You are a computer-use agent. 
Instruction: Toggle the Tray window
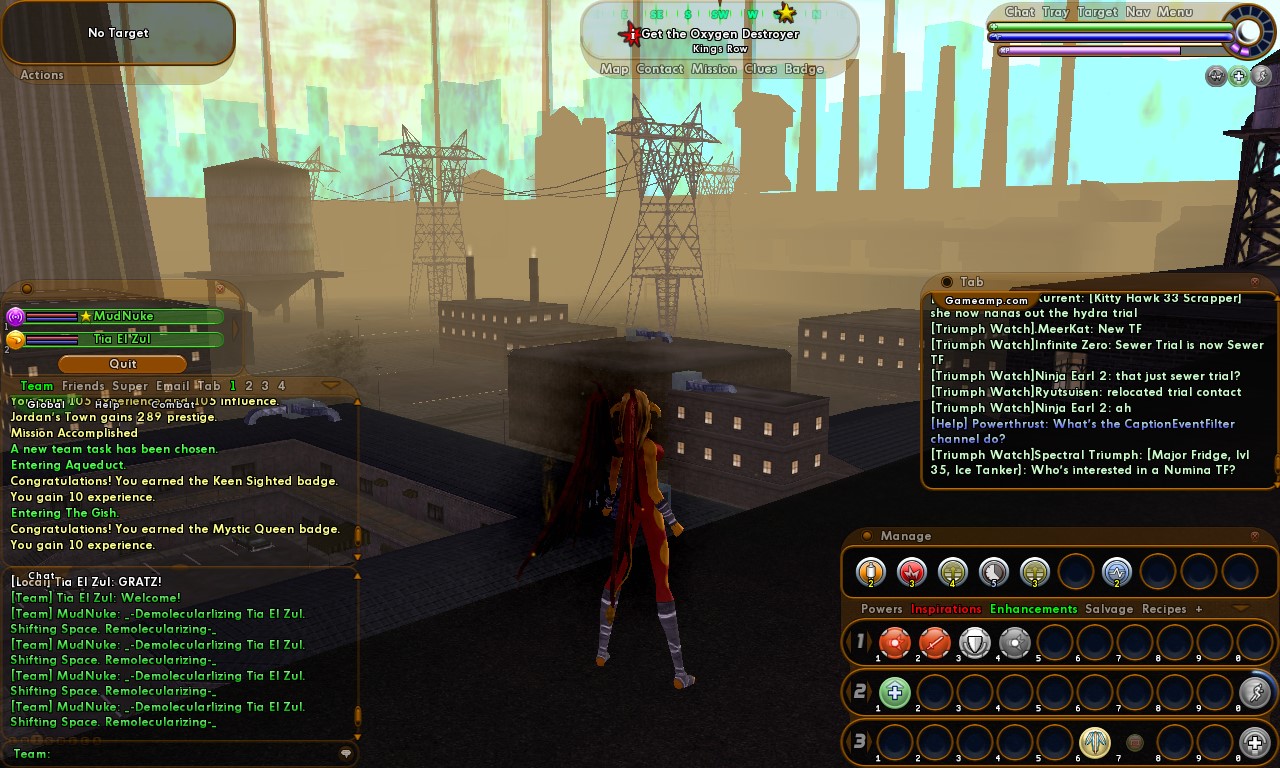click(x=1055, y=13)
